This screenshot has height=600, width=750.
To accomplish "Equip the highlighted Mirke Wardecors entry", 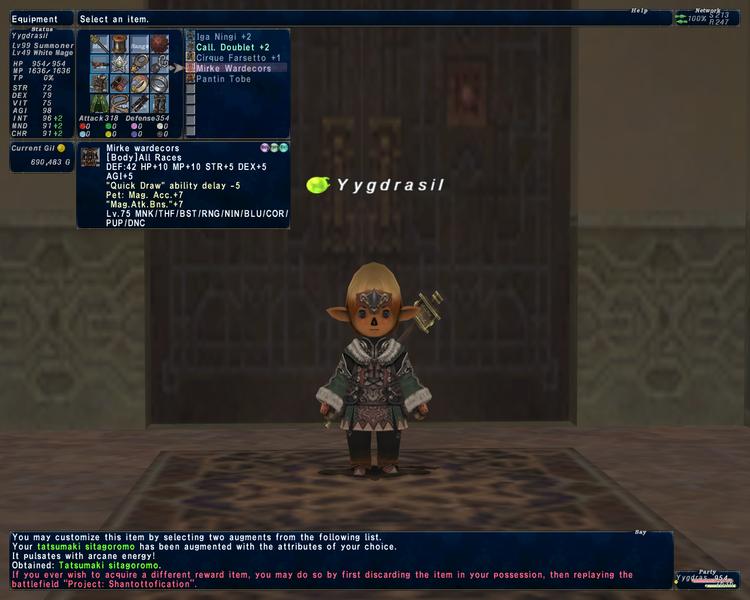I will click(234, 68).
